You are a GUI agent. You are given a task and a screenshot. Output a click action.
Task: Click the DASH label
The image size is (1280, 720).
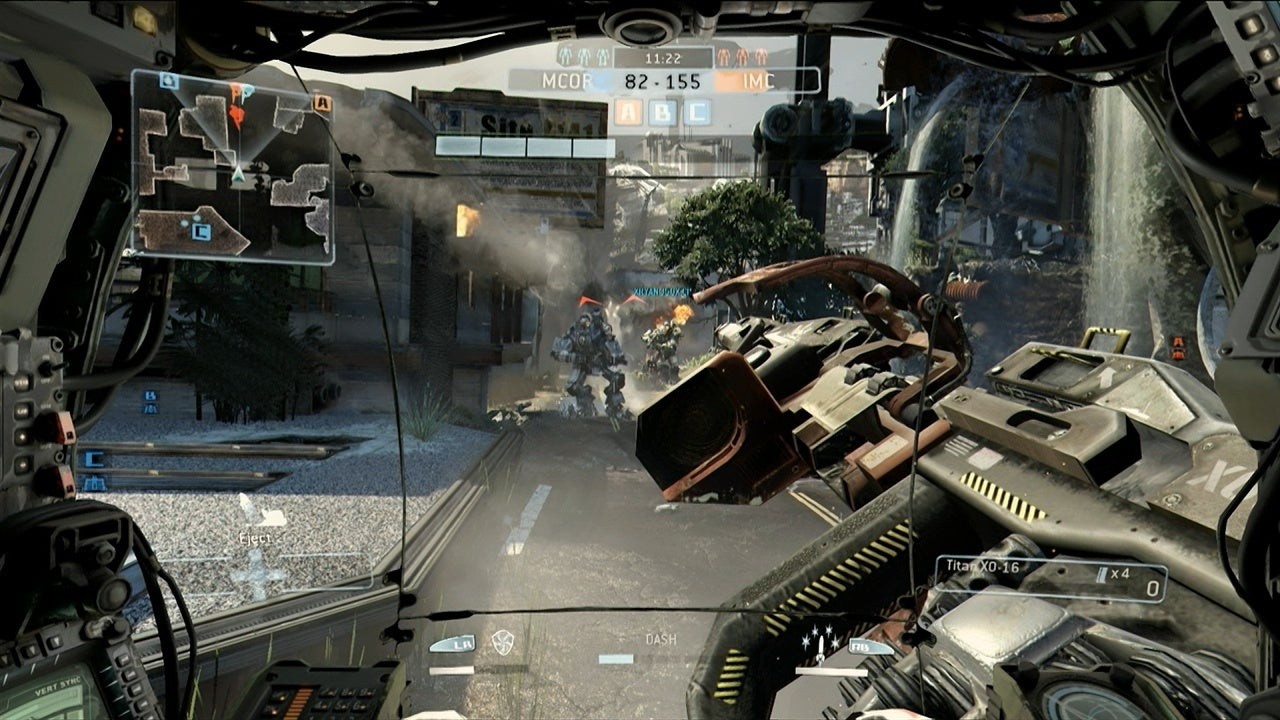tap(660, 639)
